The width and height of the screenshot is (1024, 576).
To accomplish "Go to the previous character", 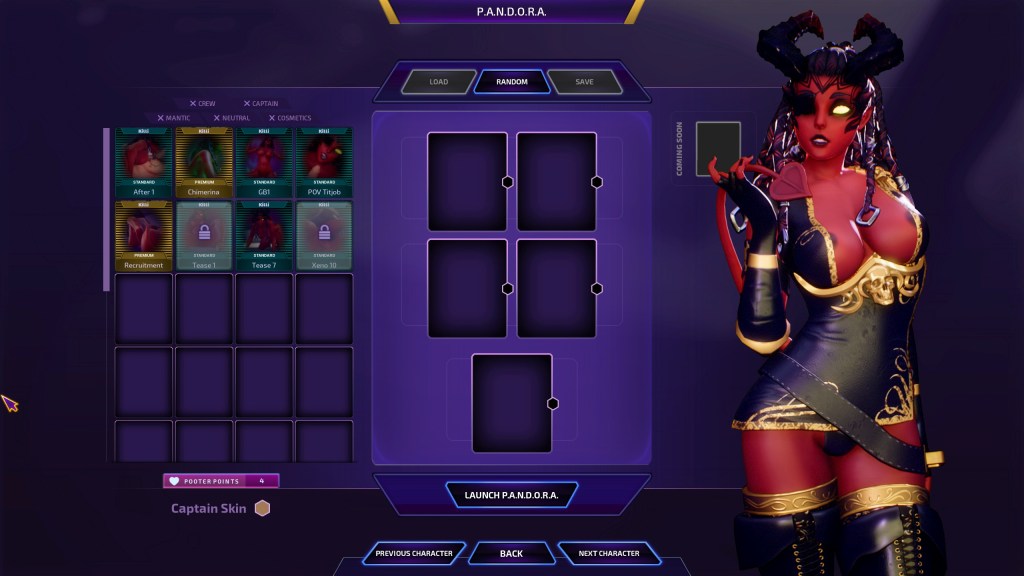I will pyautogui.click(x=414, y=553).
